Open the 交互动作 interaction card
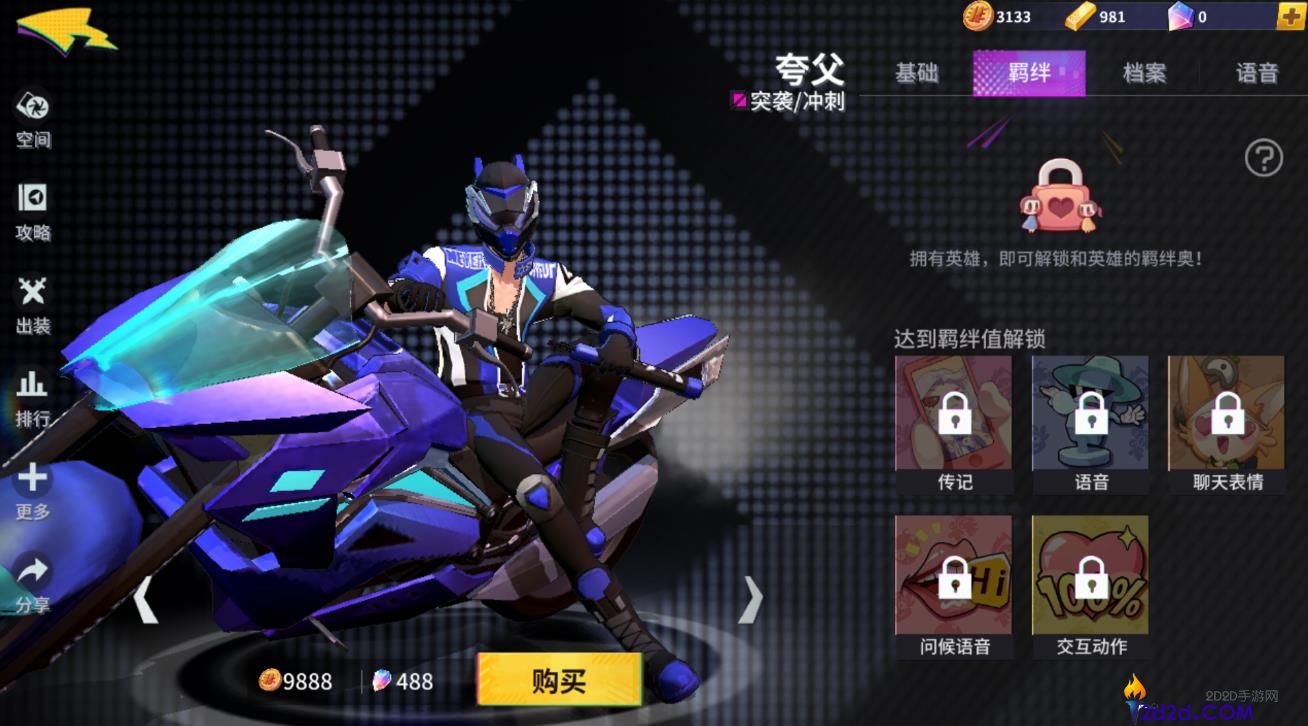This screenshot has height=726, width=1308. (x=1089, y=575)
